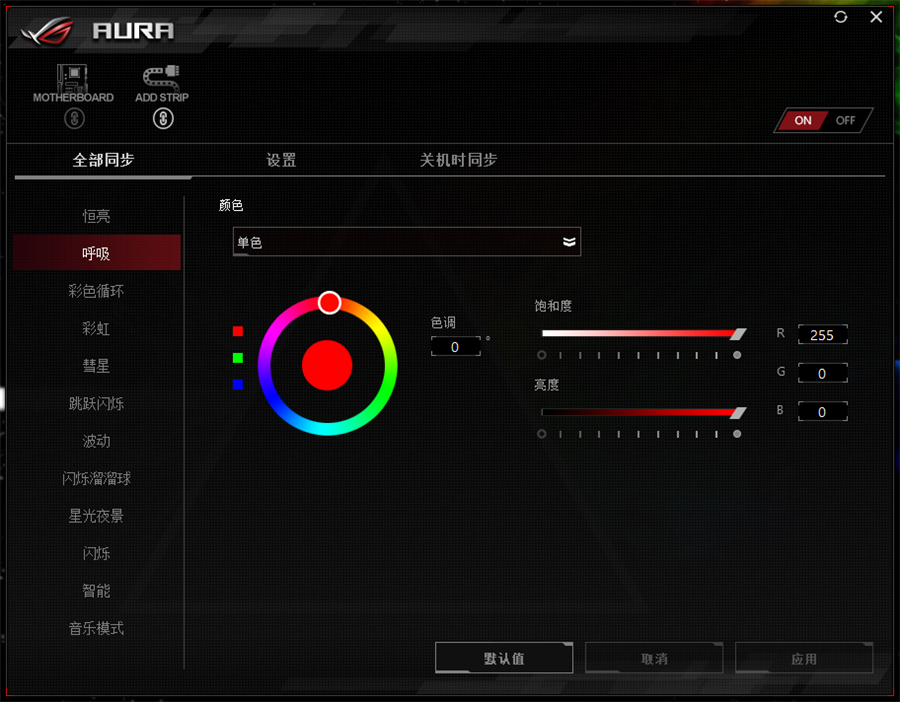Open the 关机时同步 tab
Image resolution: width=900 pixels, height=702 pixels.
pyautogui.click(x=458, y=160)
